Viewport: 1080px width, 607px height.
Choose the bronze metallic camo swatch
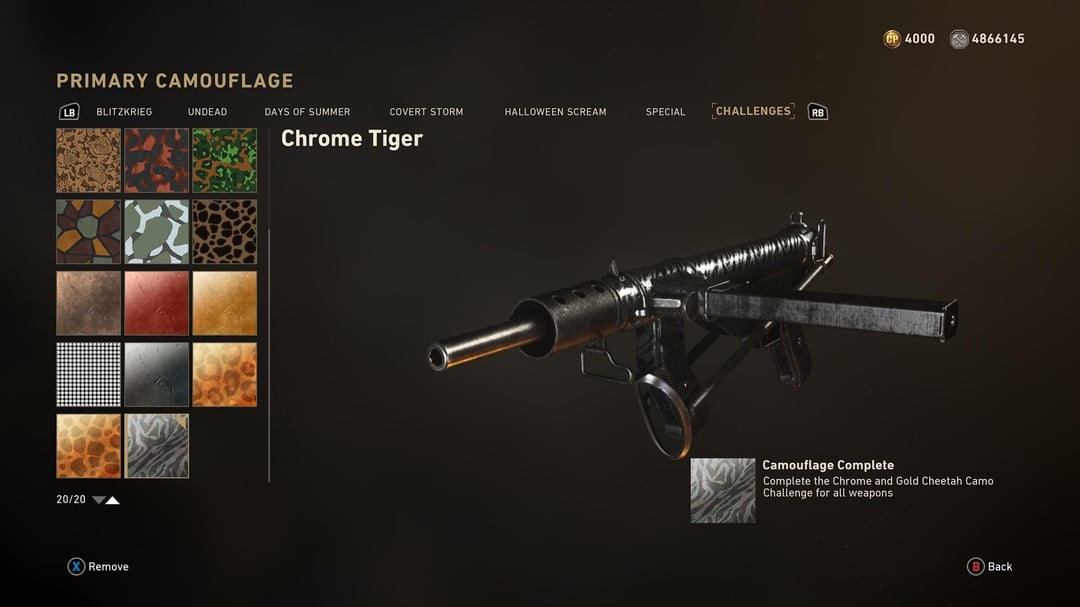click(x=88, y=303)
